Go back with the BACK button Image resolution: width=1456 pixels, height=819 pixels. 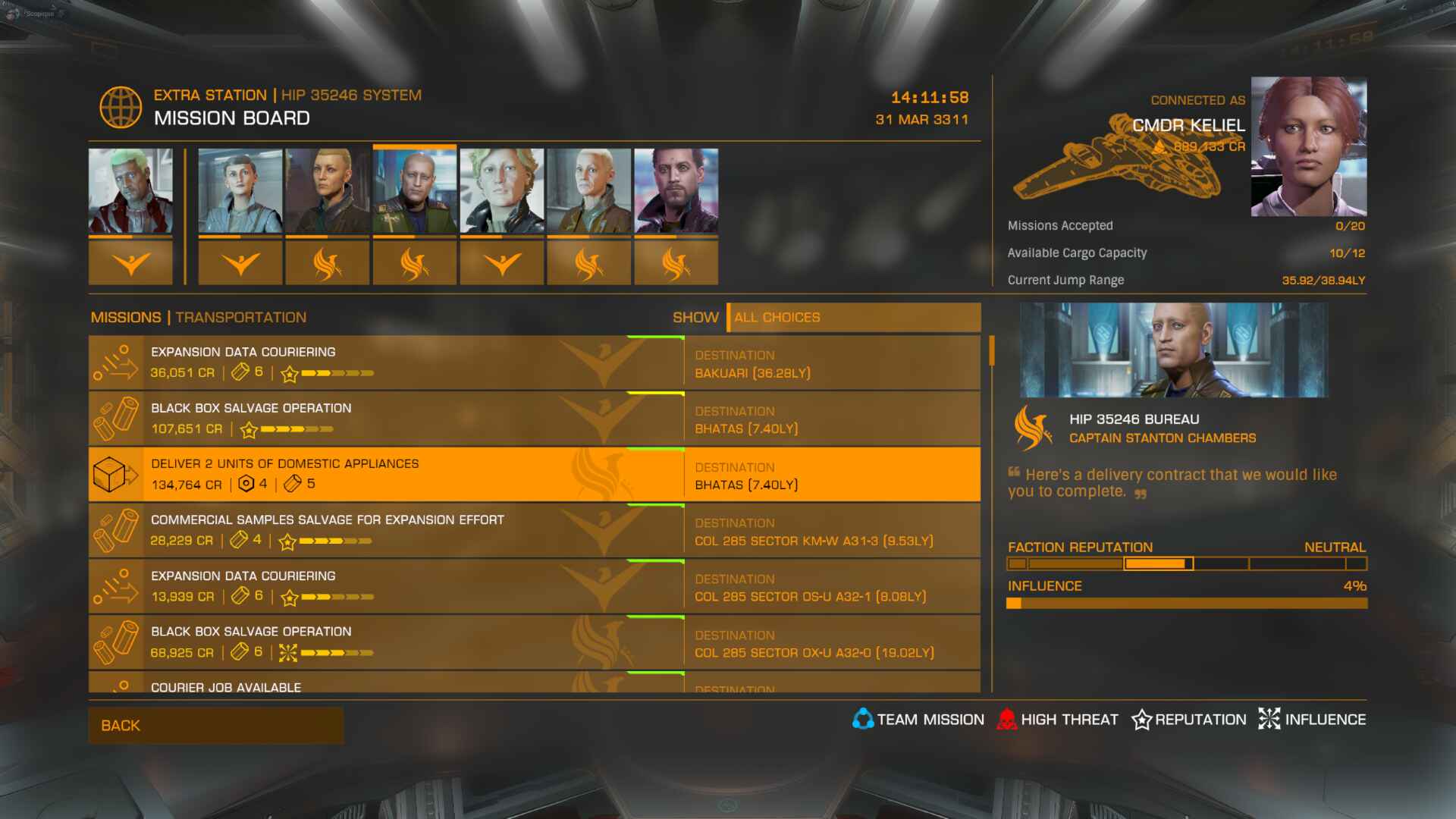(215, 726)
